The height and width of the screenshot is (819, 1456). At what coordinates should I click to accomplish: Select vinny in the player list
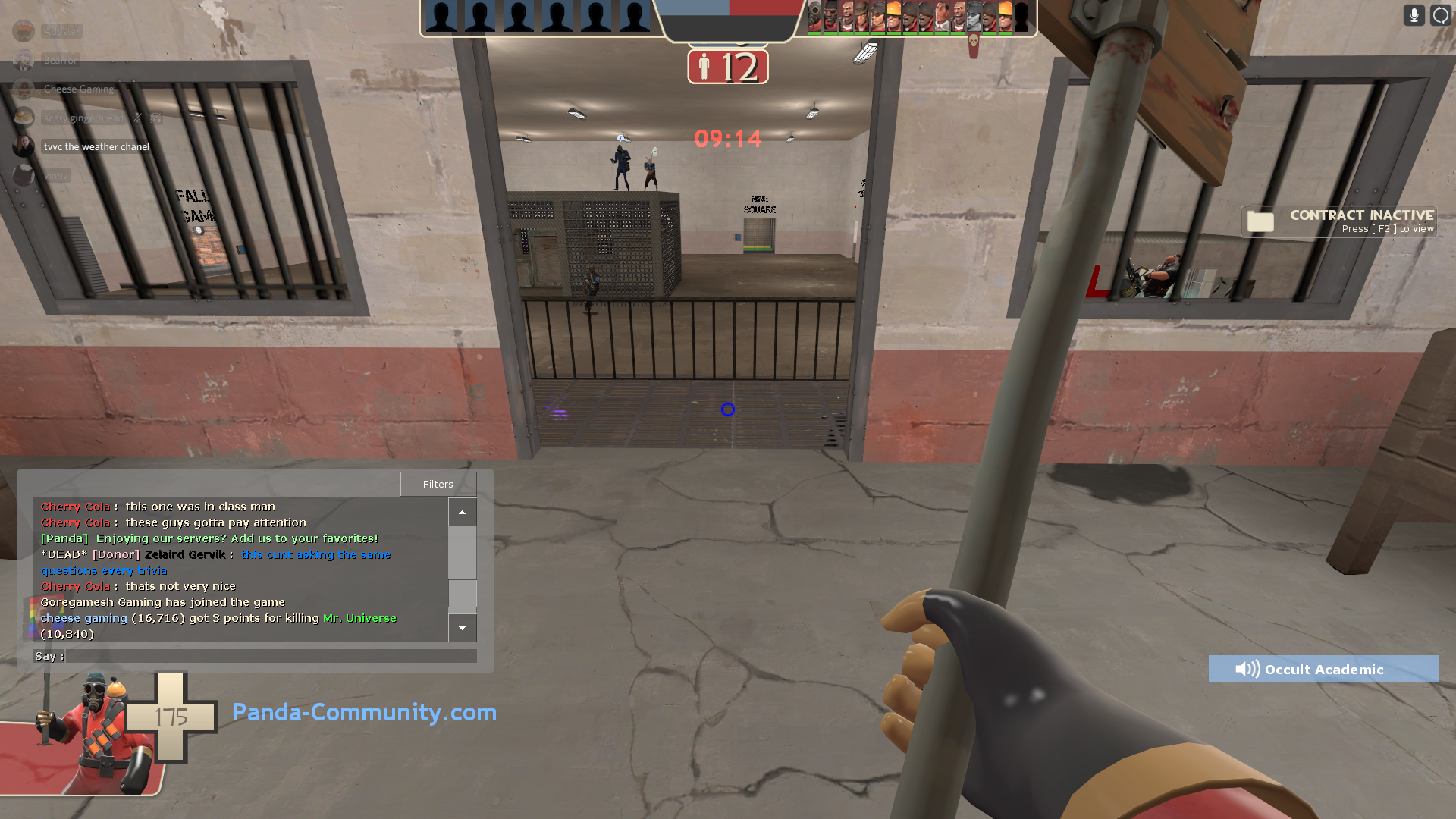pyautogui.click(x=56, y=175)
